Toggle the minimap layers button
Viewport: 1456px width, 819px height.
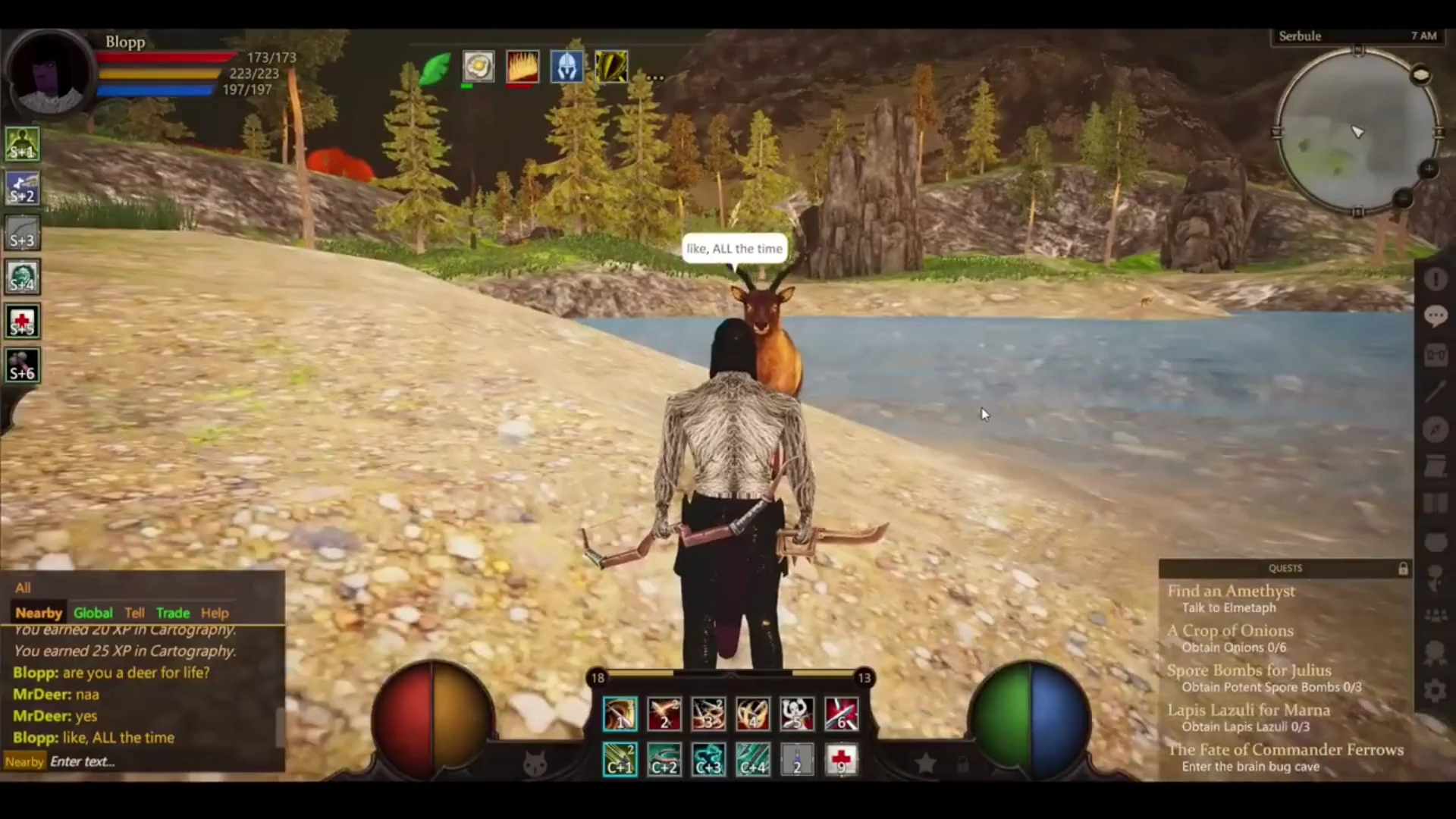[x=1420, y=75]
